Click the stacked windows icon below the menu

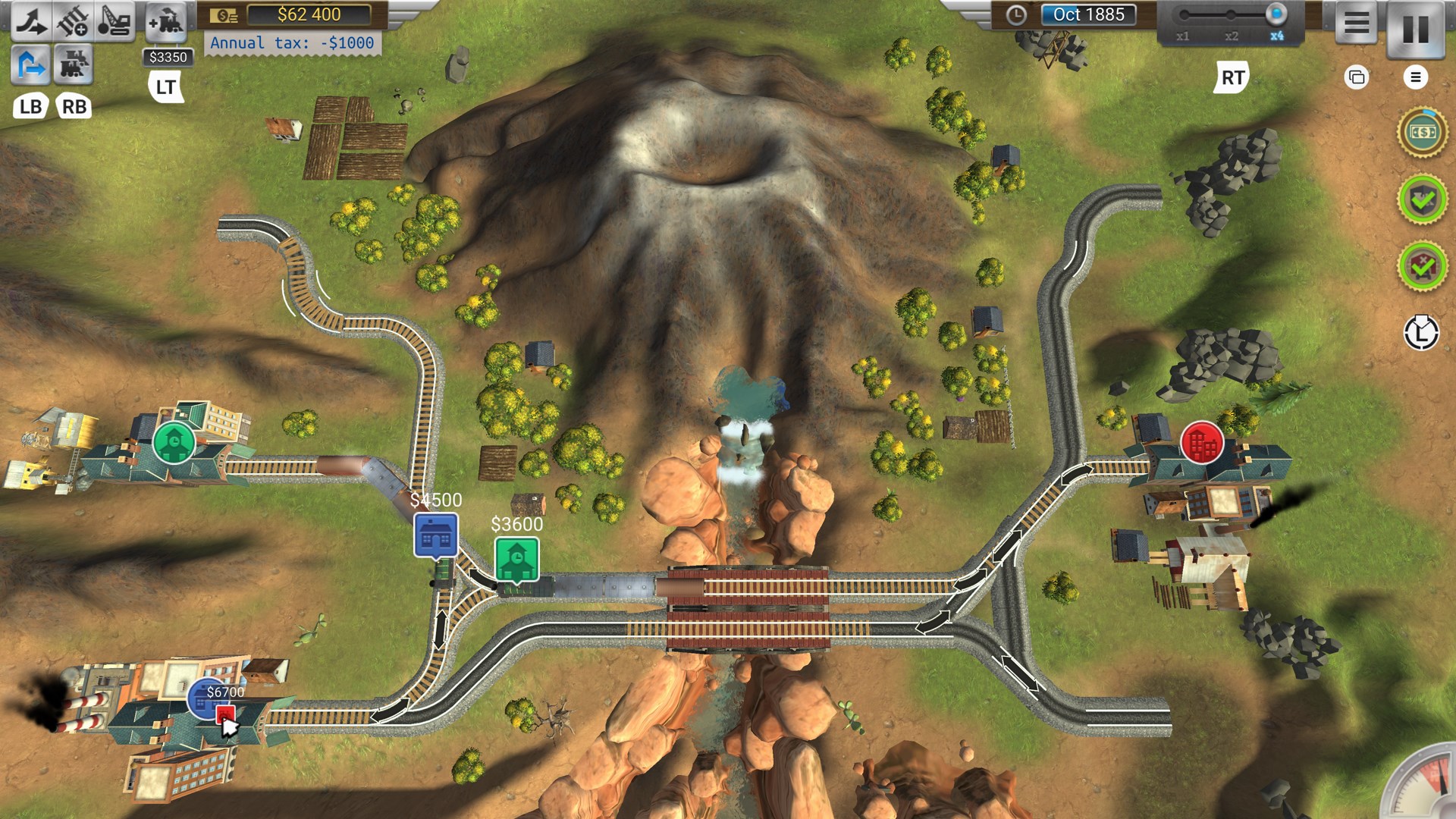pos(1357,77)
